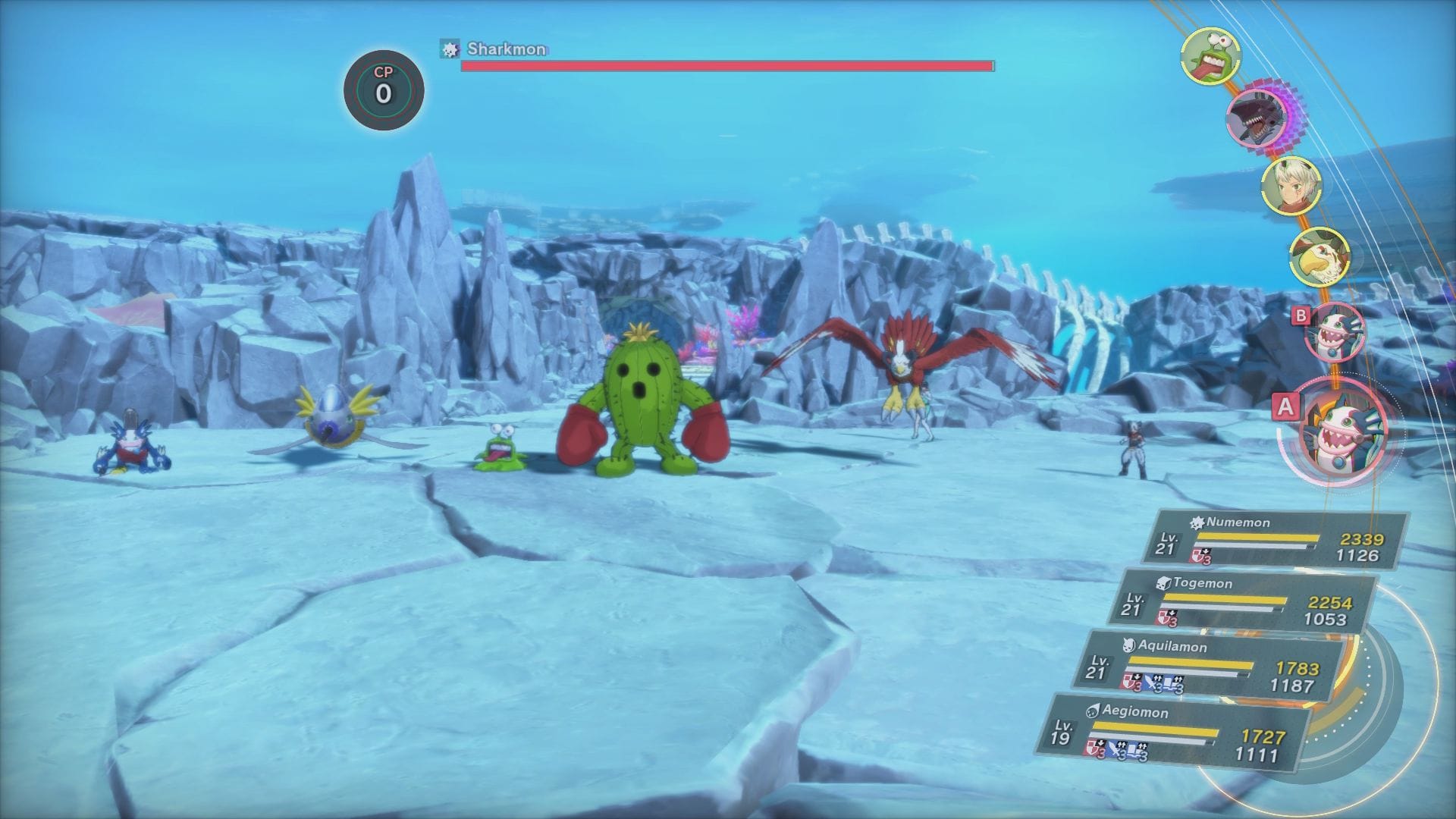Image resolution: width=1456 pixels, height=819 pixels.
Task: Choose the blond human portrait in turn order
Action: tap(1291, 184)
